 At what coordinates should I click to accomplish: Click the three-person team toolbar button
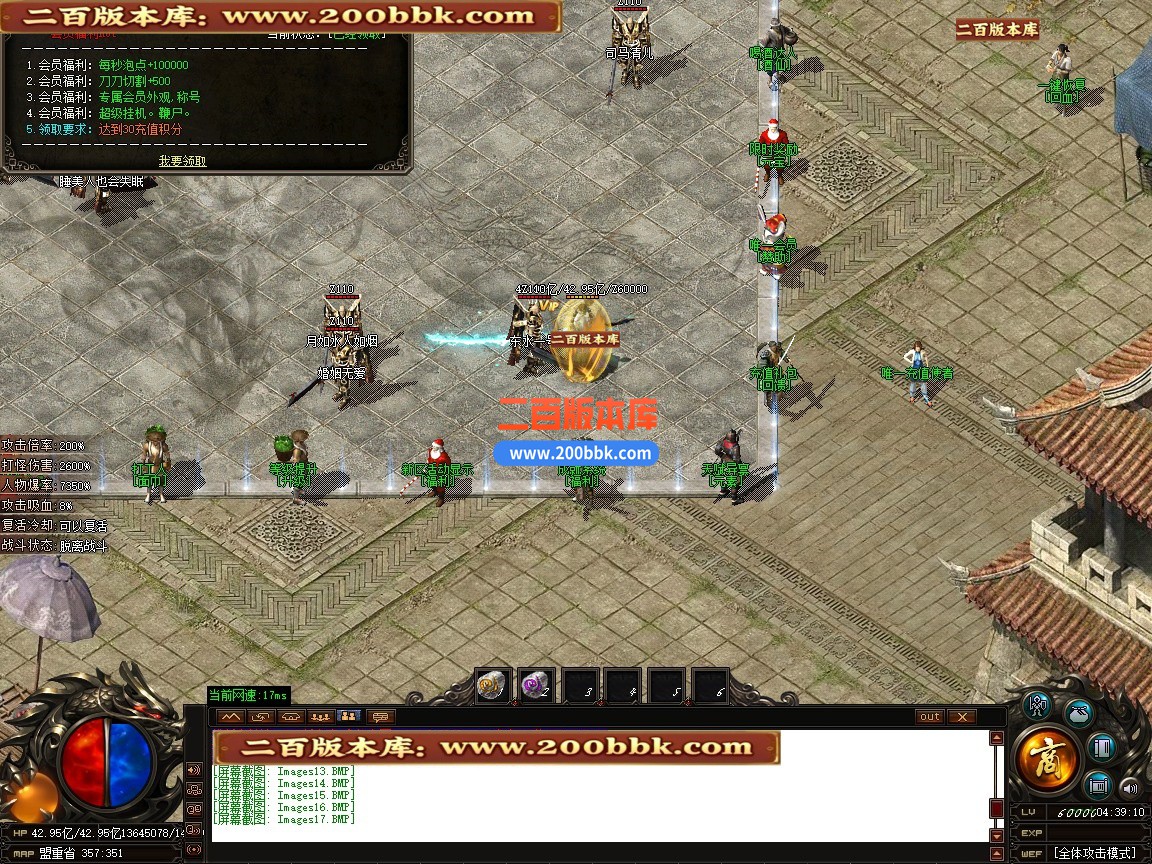click(320, 717)
